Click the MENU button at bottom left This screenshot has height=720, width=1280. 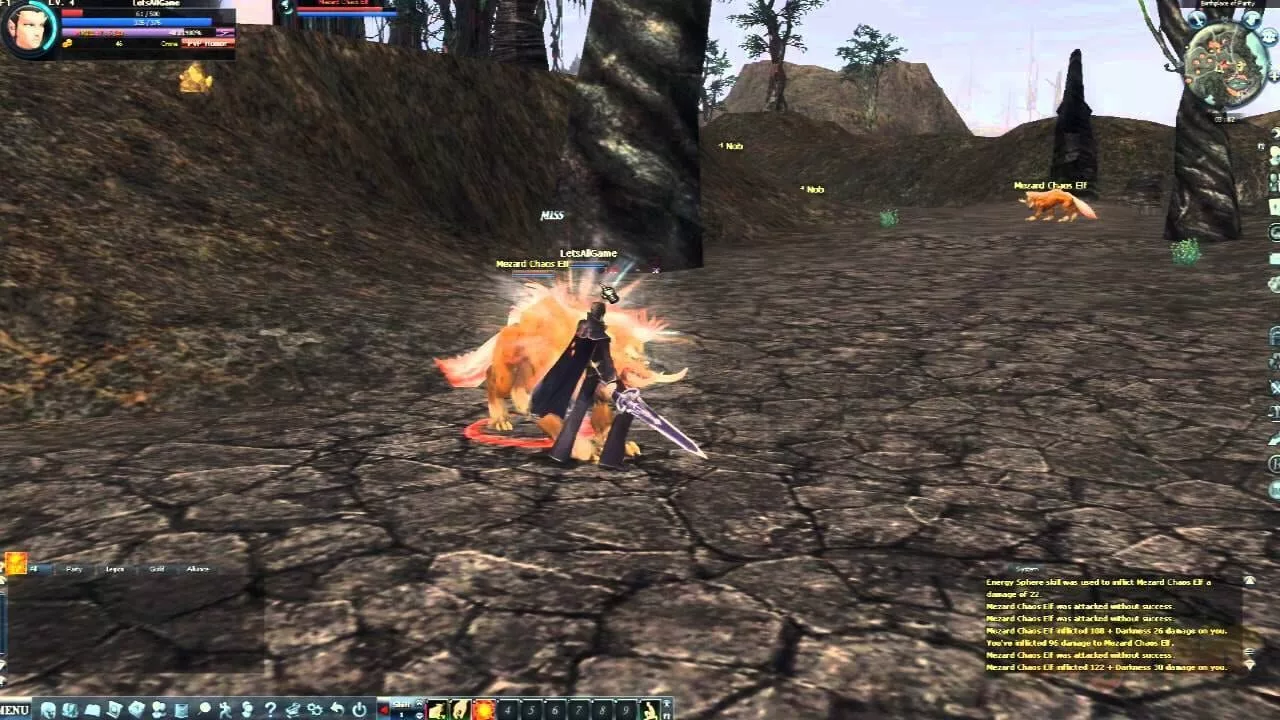12,708
